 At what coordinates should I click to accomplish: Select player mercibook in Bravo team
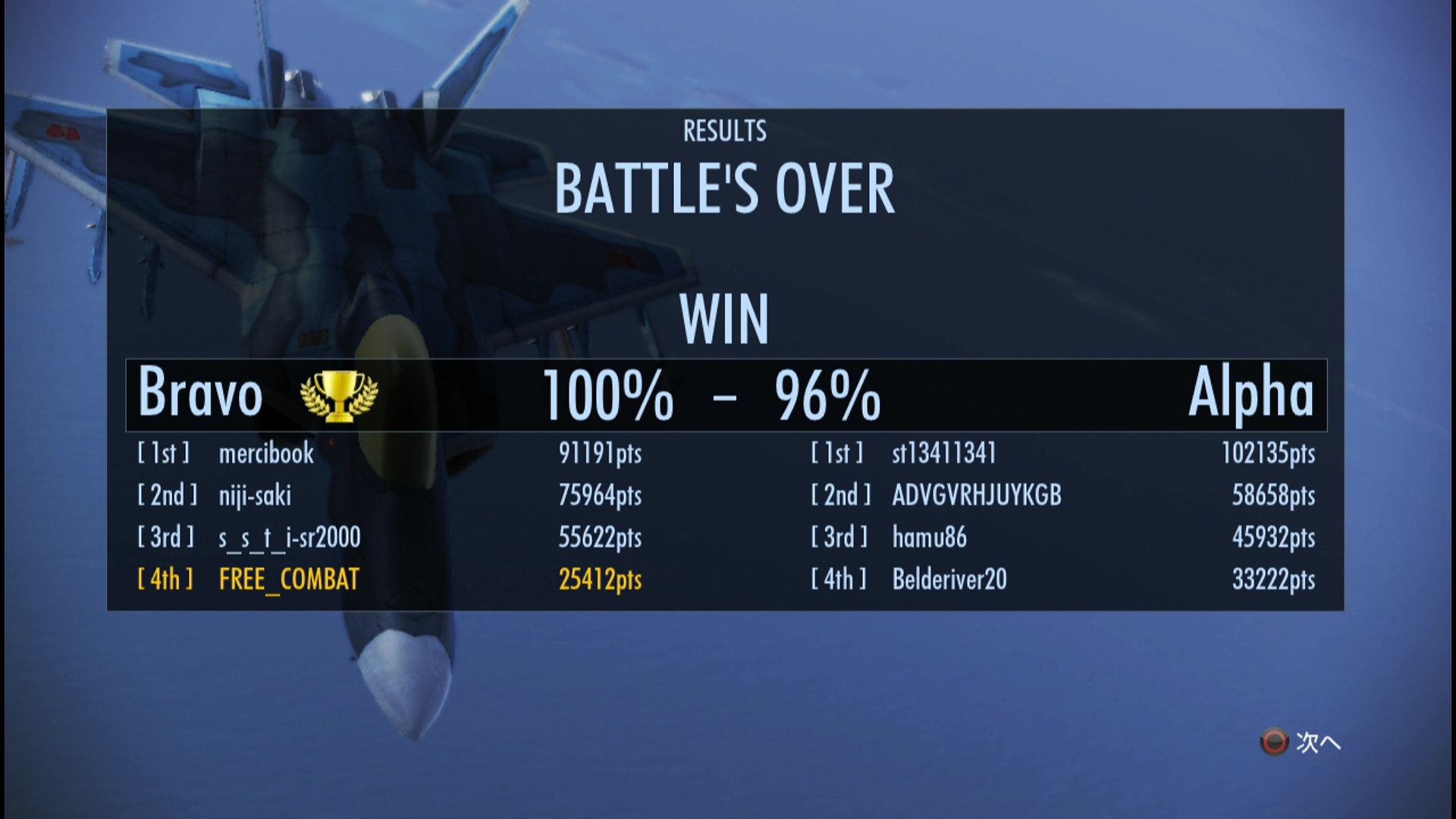(266, 453)
